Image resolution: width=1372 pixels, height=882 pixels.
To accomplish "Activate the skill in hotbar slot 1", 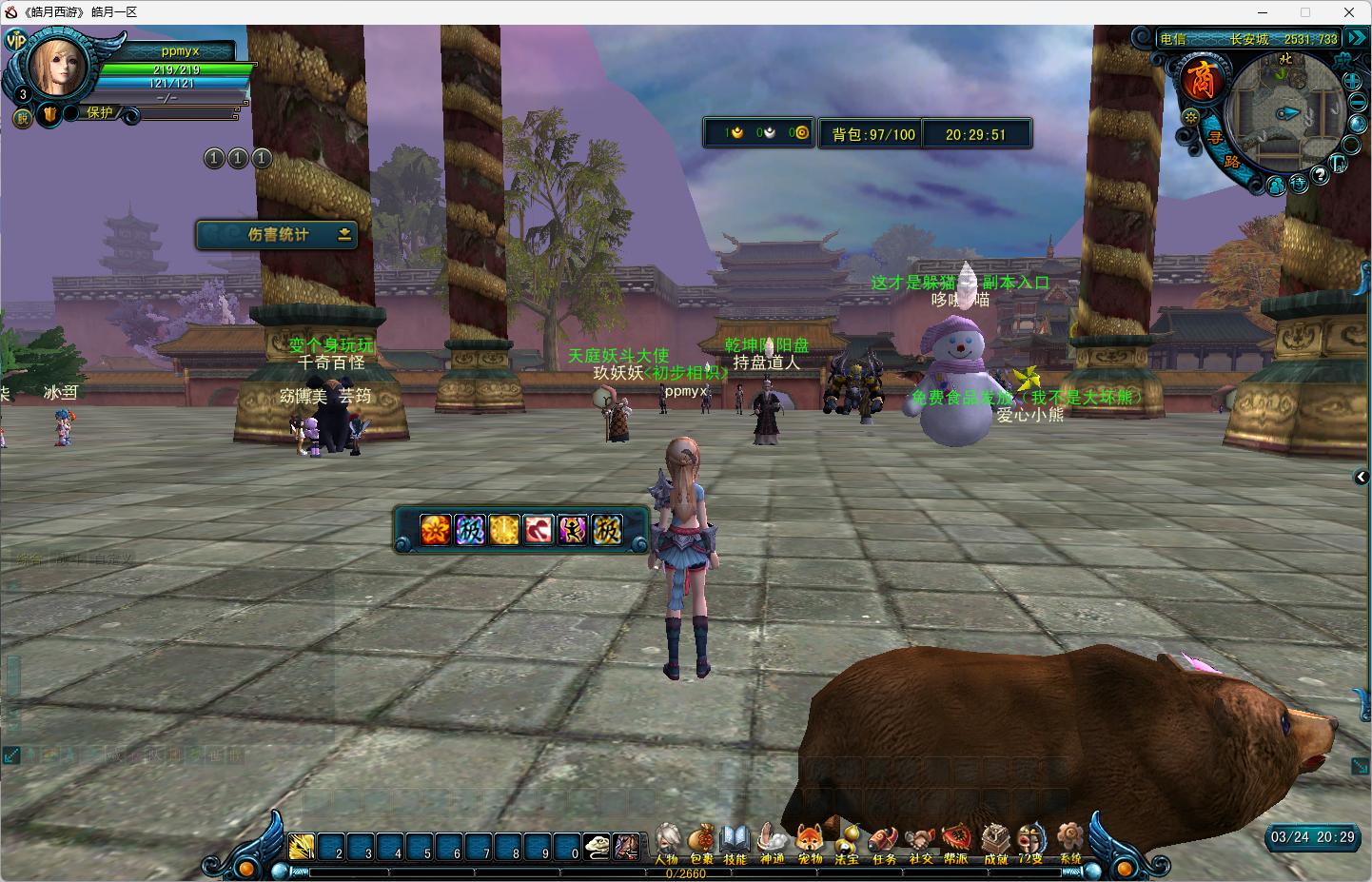I will click(x=303, y=847).
